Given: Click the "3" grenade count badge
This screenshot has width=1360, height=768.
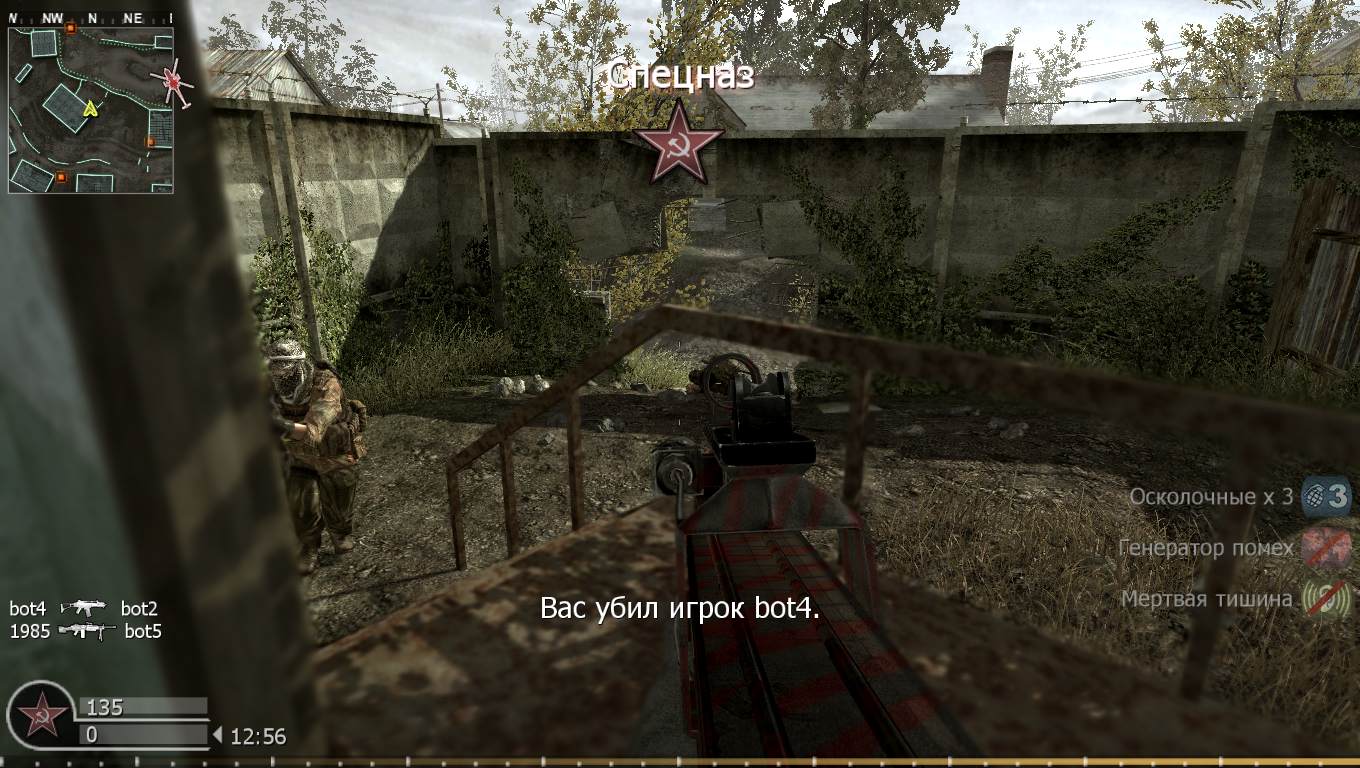Looking at the screenshot, I should (x=1337, y=495).
